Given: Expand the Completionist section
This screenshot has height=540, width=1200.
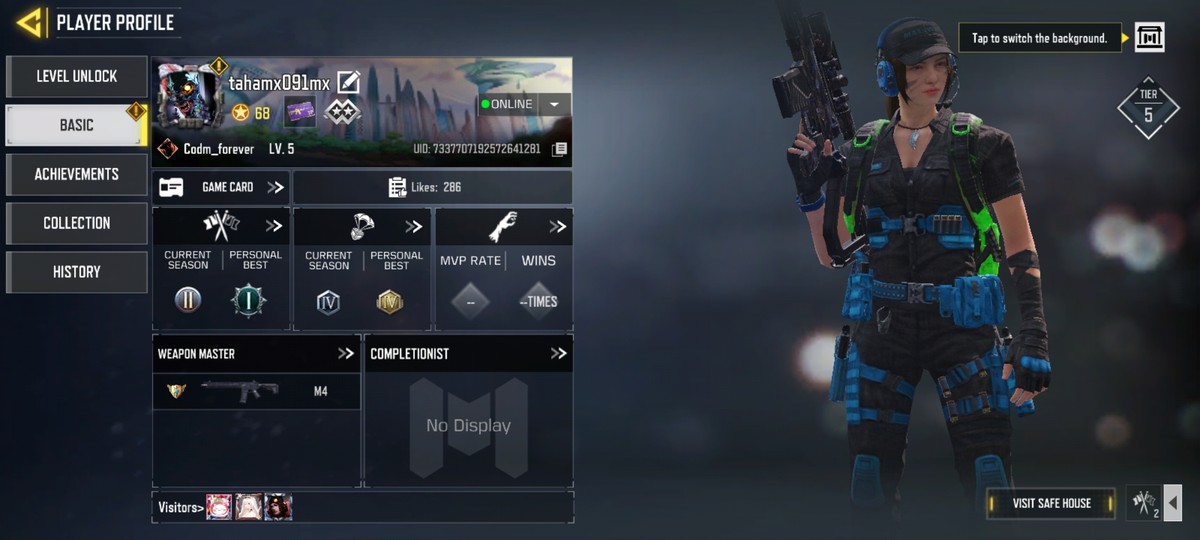Looking at the screenshot, I should [x=558, y=353].
